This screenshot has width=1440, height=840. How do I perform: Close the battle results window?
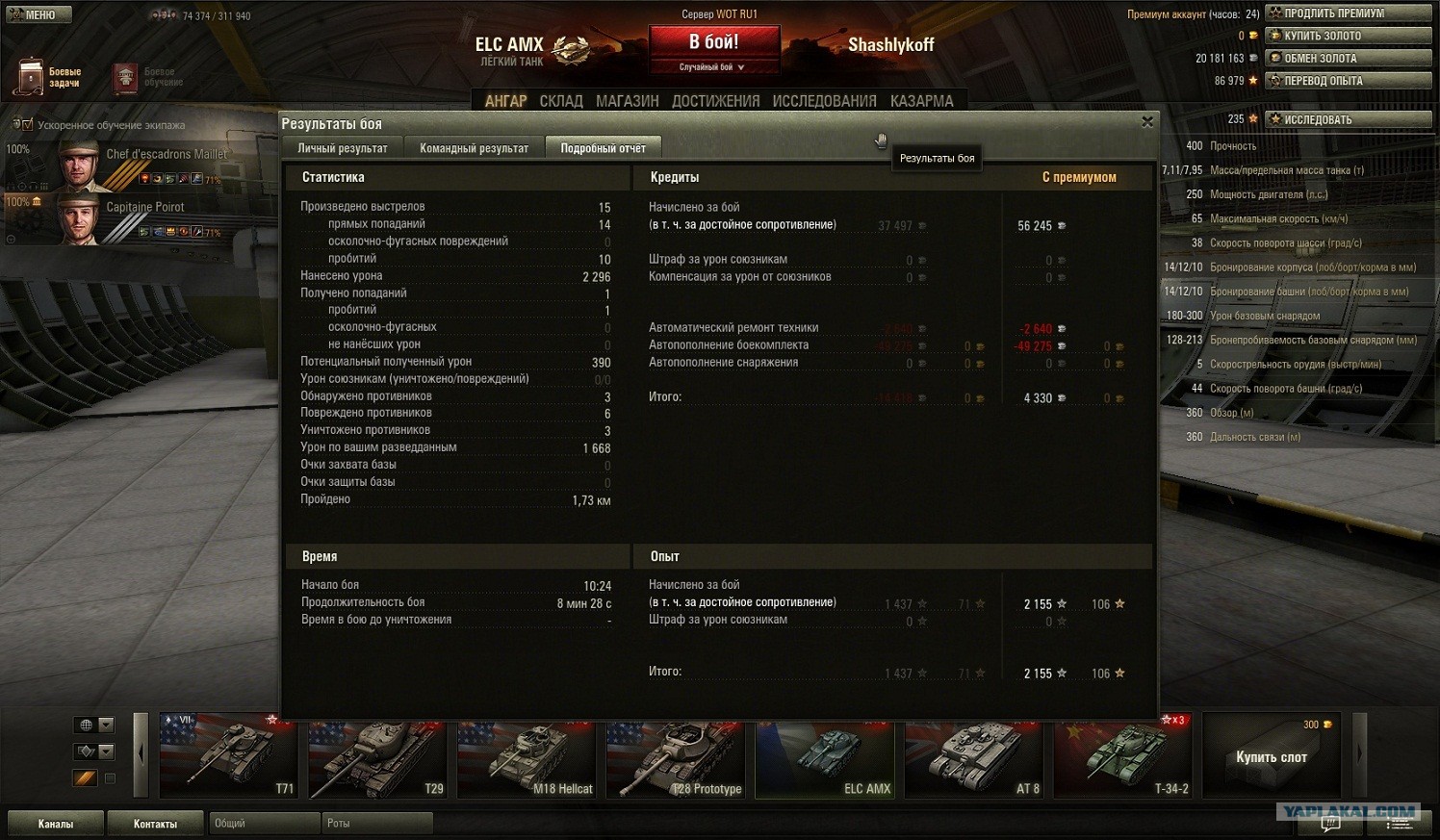point(1146,122)
